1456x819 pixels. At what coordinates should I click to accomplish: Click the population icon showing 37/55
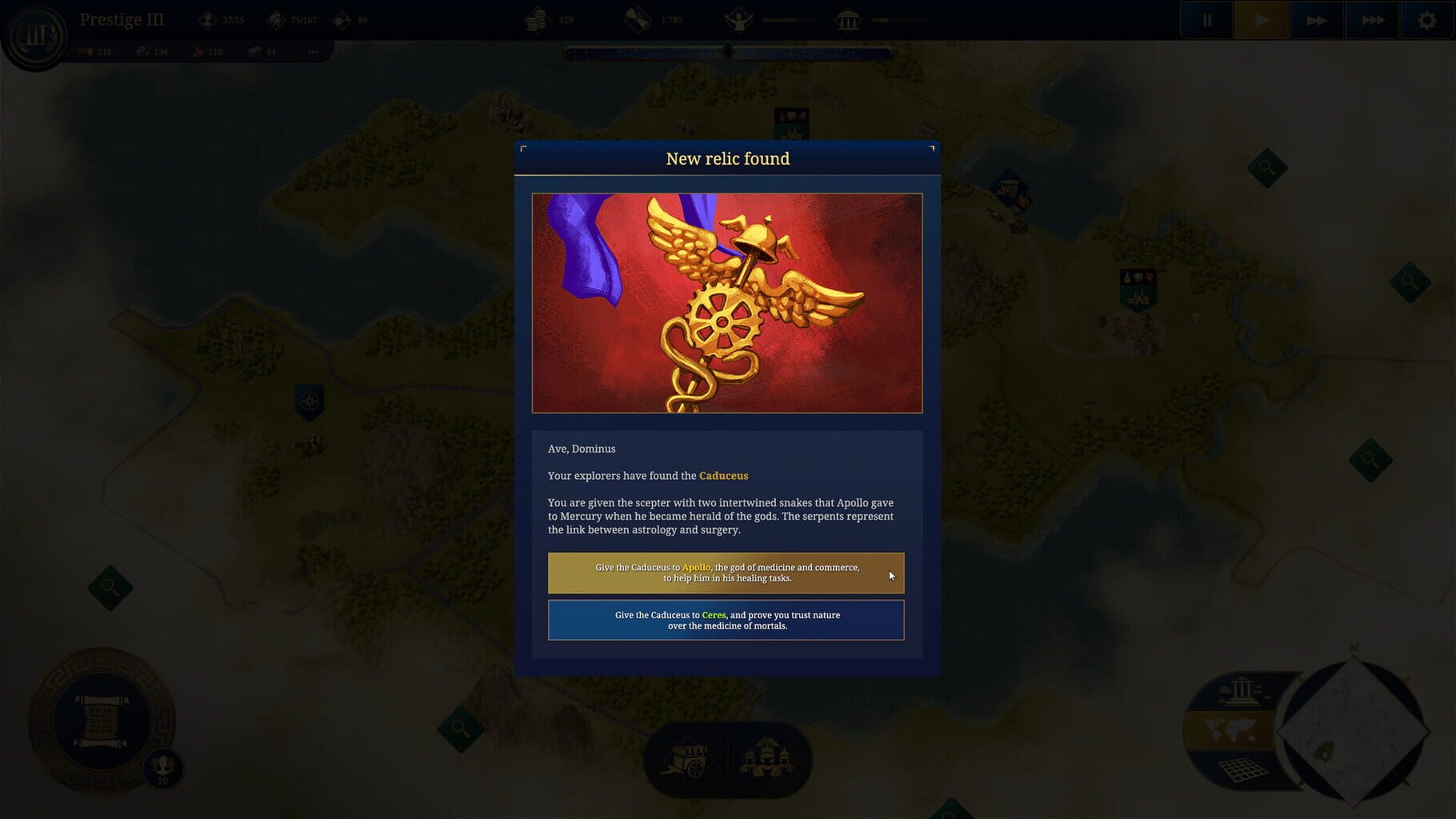point(206,18)
